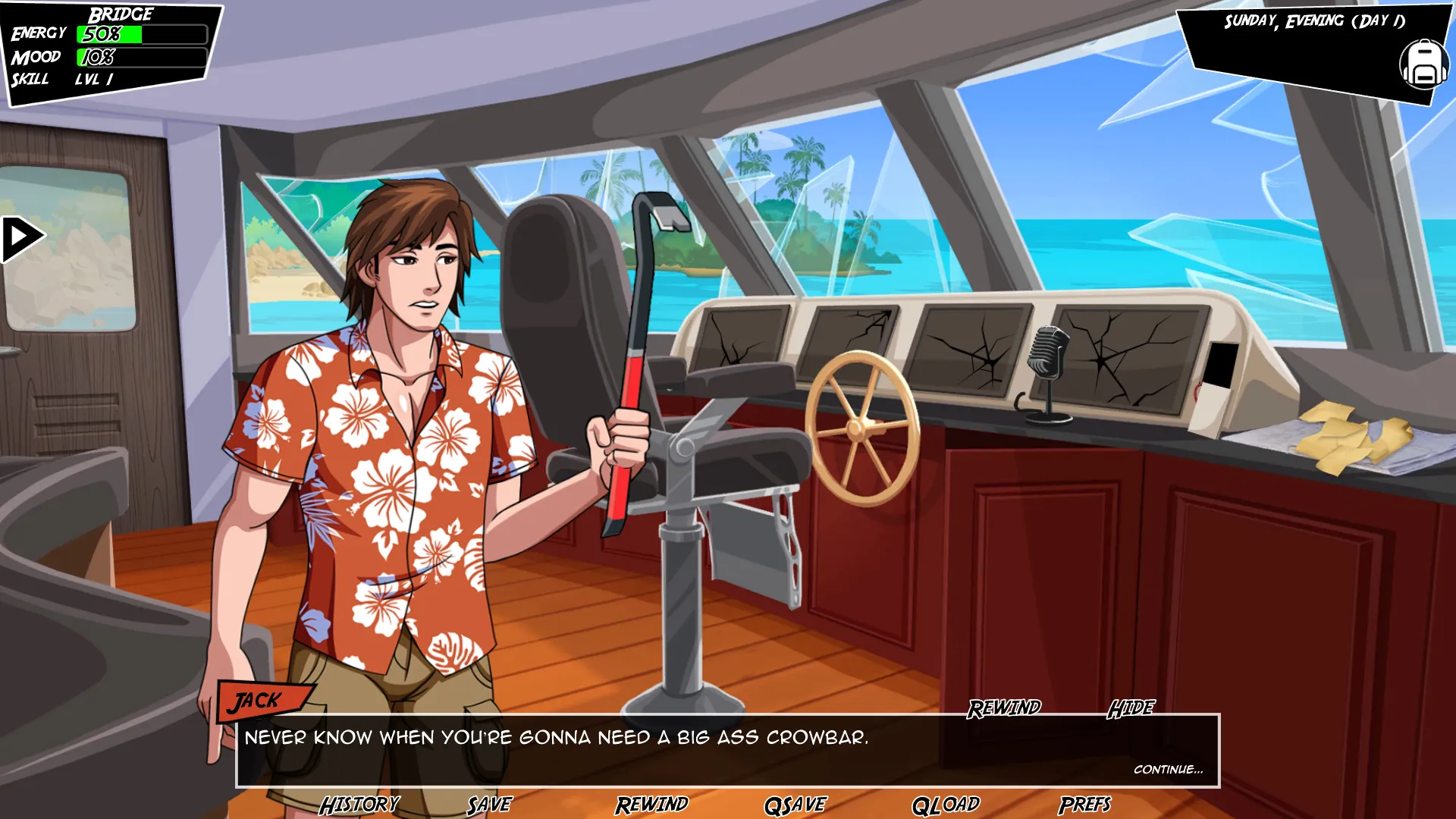The image size is (1456, 819).
Task: Click Rewind beside the Hide button
Action: pyautogui.click(x=1004, y=708)
